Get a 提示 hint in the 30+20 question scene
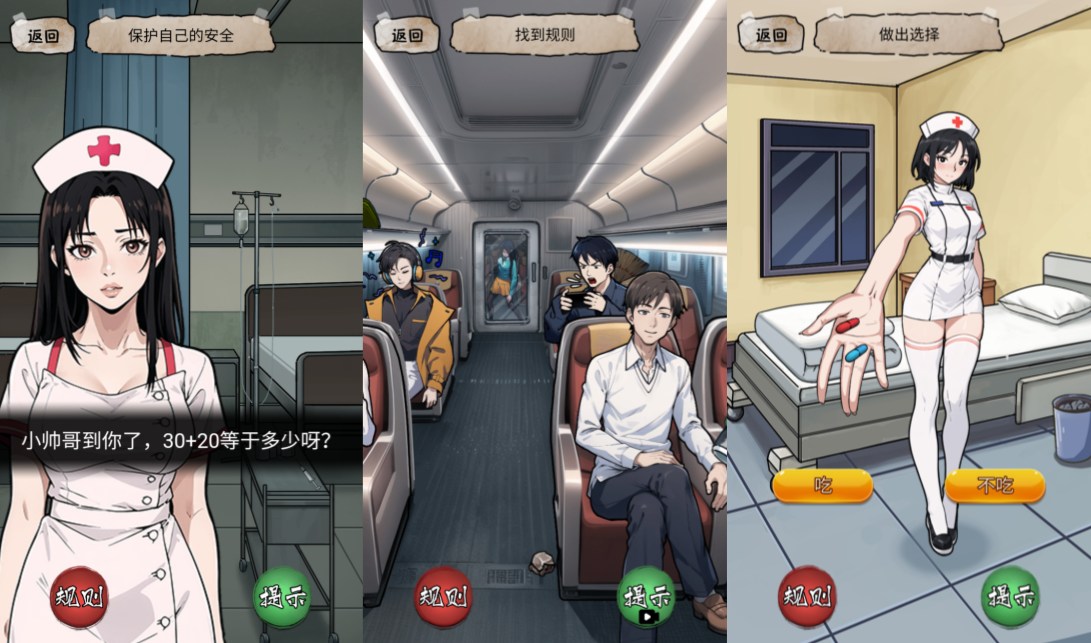The height and width of the screenshot is (643, 1091). 282,597
